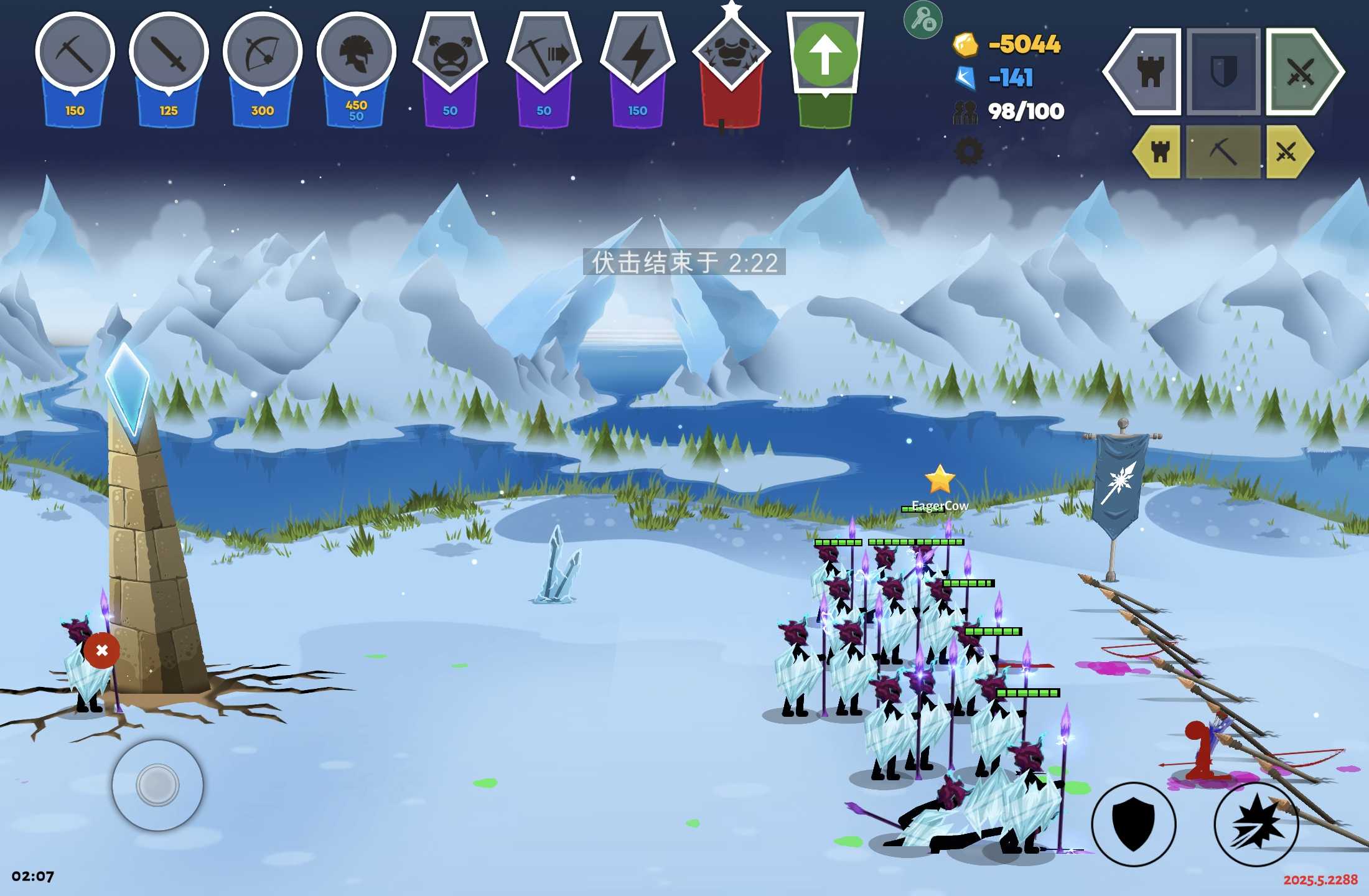Click the green upgrade arrow button
The width and height of the screenshot is (1369, 896).
click(825, 55)
